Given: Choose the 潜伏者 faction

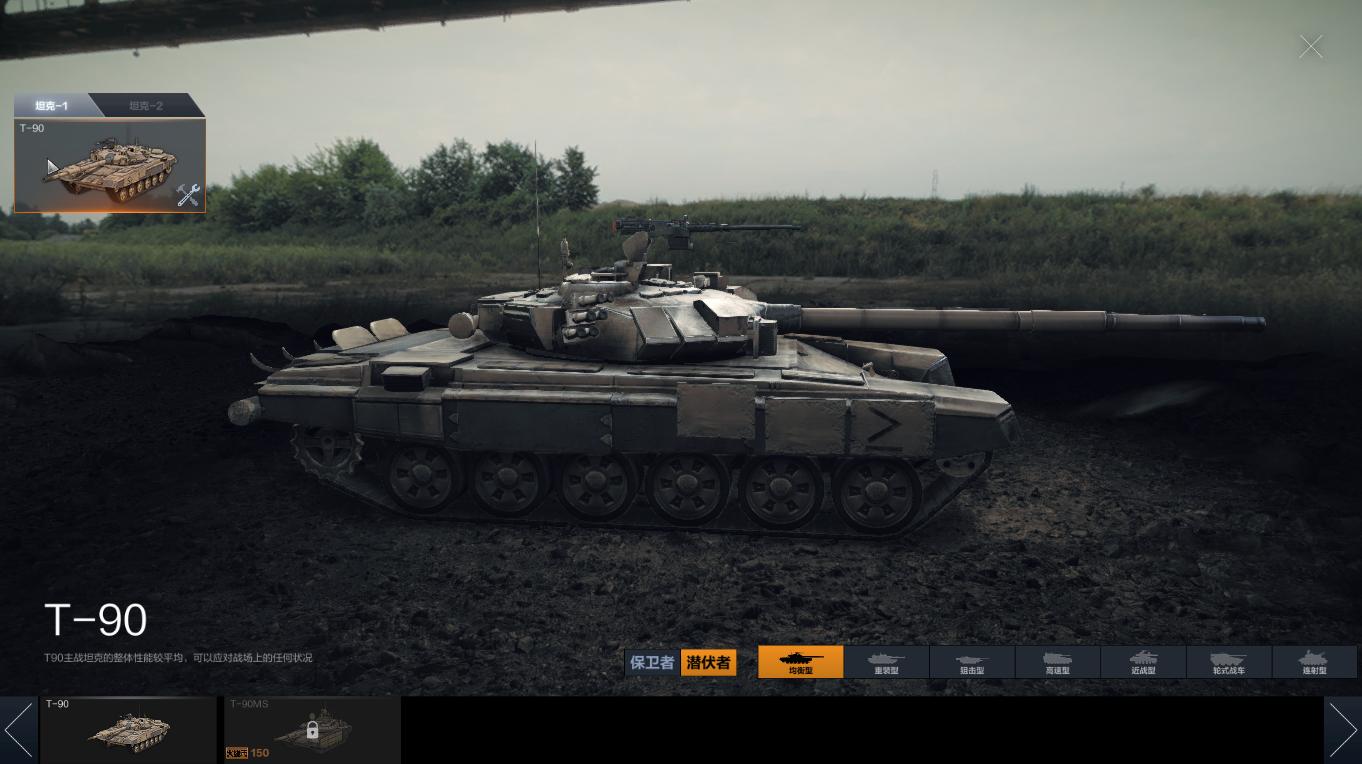Looking at the screenshot, I should pyautogui.click(x=708, y=662).
